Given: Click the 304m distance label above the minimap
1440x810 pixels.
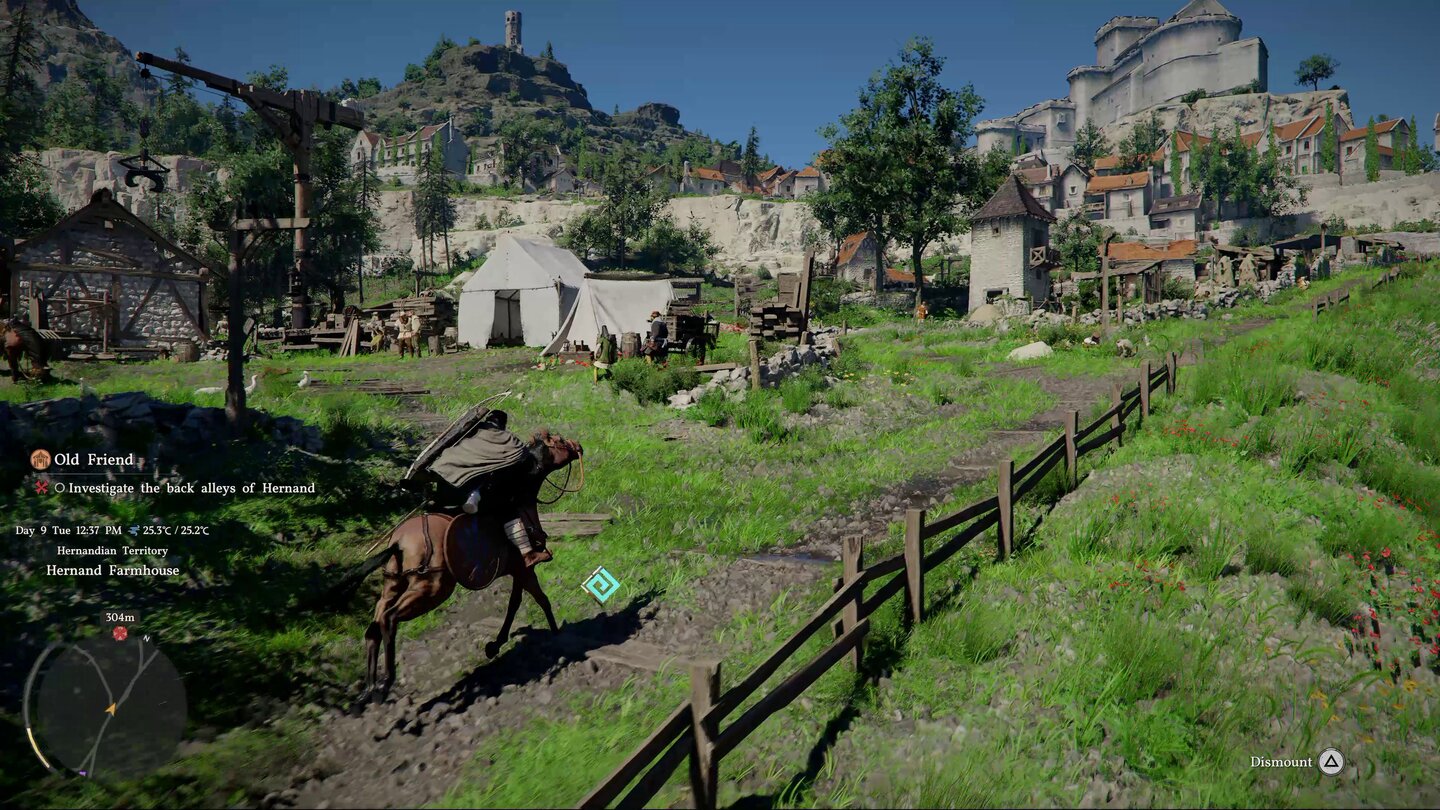Looking at the screenshot, I should tap(120, 617).
